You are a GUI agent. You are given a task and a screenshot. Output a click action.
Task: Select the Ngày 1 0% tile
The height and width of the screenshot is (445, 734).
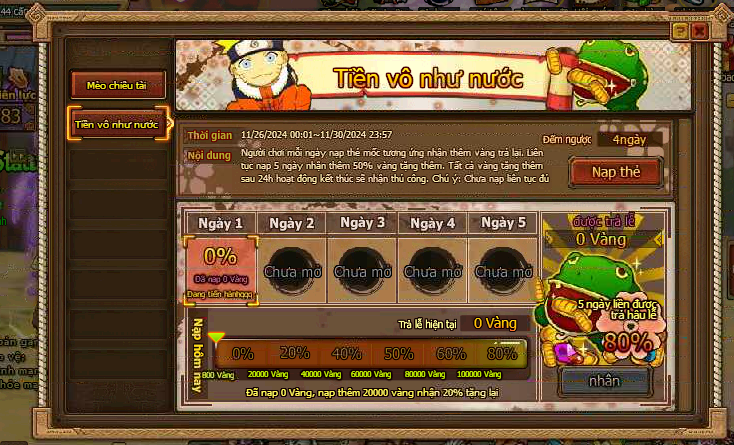pos(221,268)
